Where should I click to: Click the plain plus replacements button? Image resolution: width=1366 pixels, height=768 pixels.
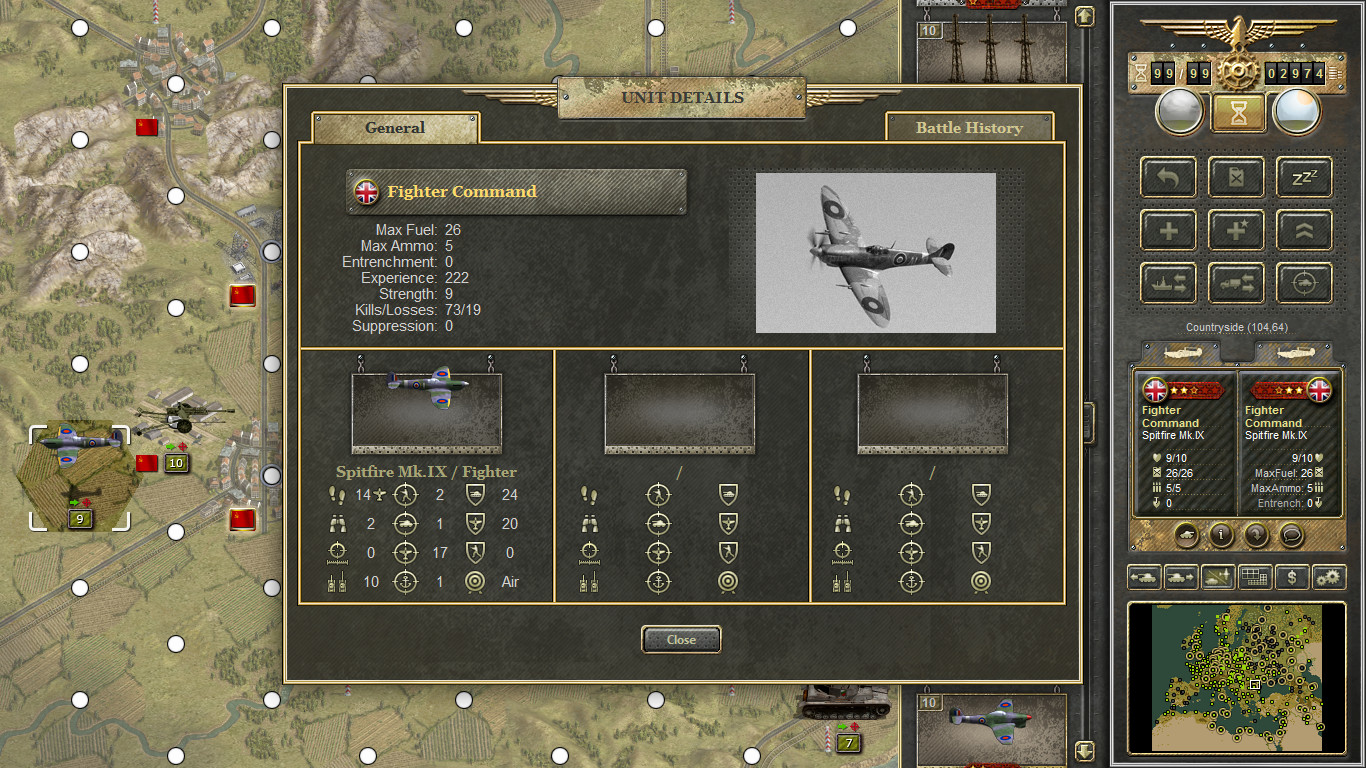point(1168,231)
